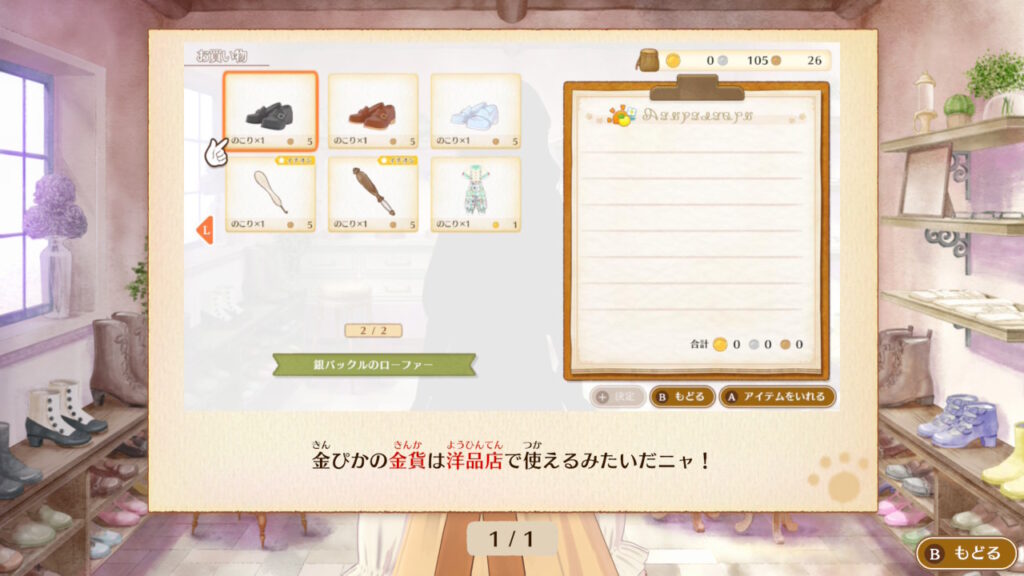Click the アイテムをいれる button

(x=777, y=396)
